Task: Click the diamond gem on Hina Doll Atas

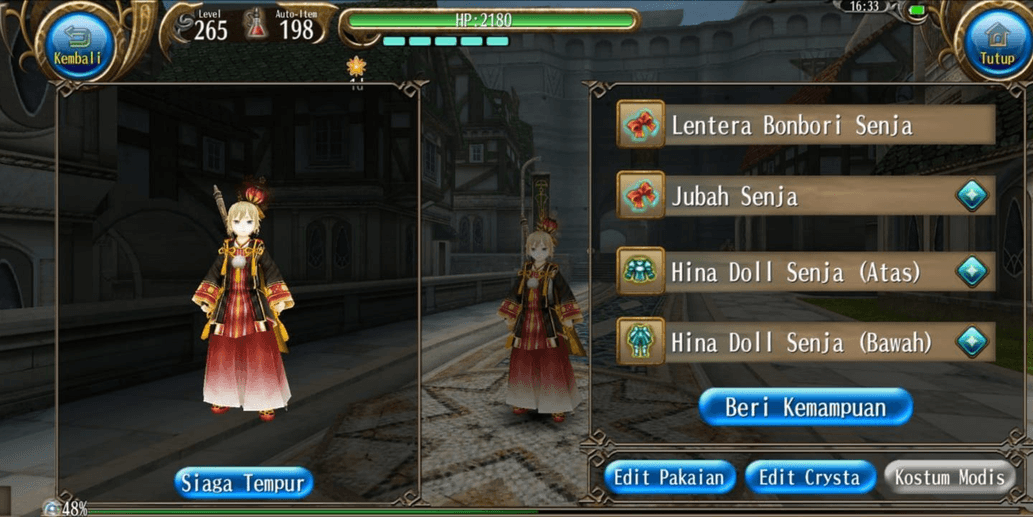Action: tap(972, 271)
